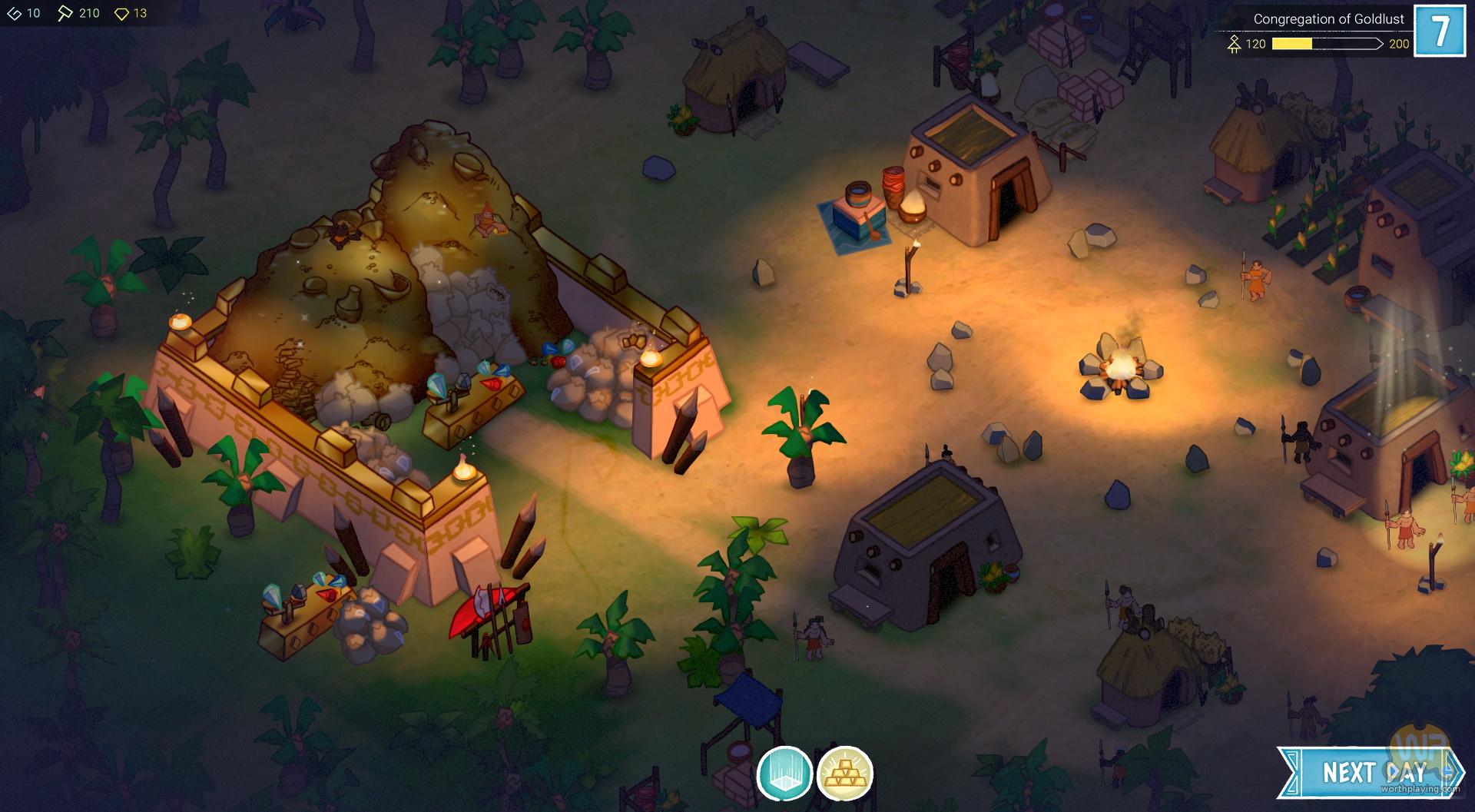Activate the teal light-beam cube ability
Viewport: 1475px width, 812px height.
(784, 774)
